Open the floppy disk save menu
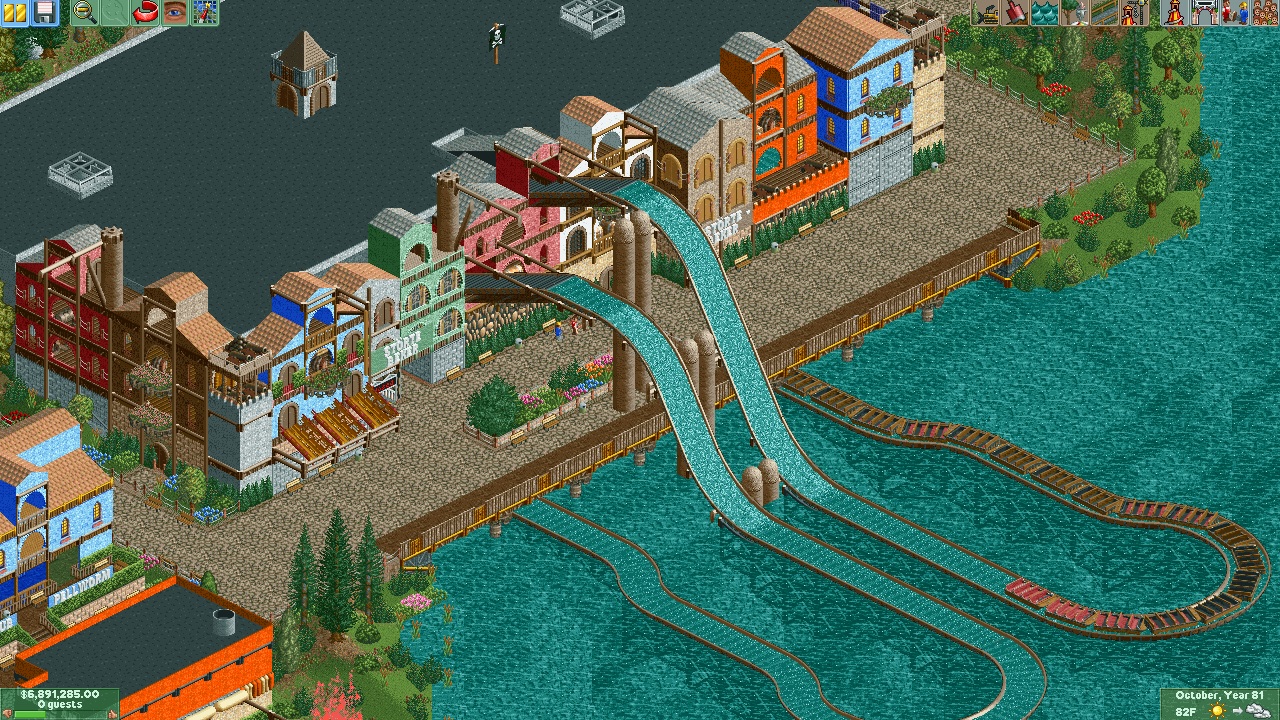Image resolution: width=1280 pixels, height=720 pixels. coord(45,12)
